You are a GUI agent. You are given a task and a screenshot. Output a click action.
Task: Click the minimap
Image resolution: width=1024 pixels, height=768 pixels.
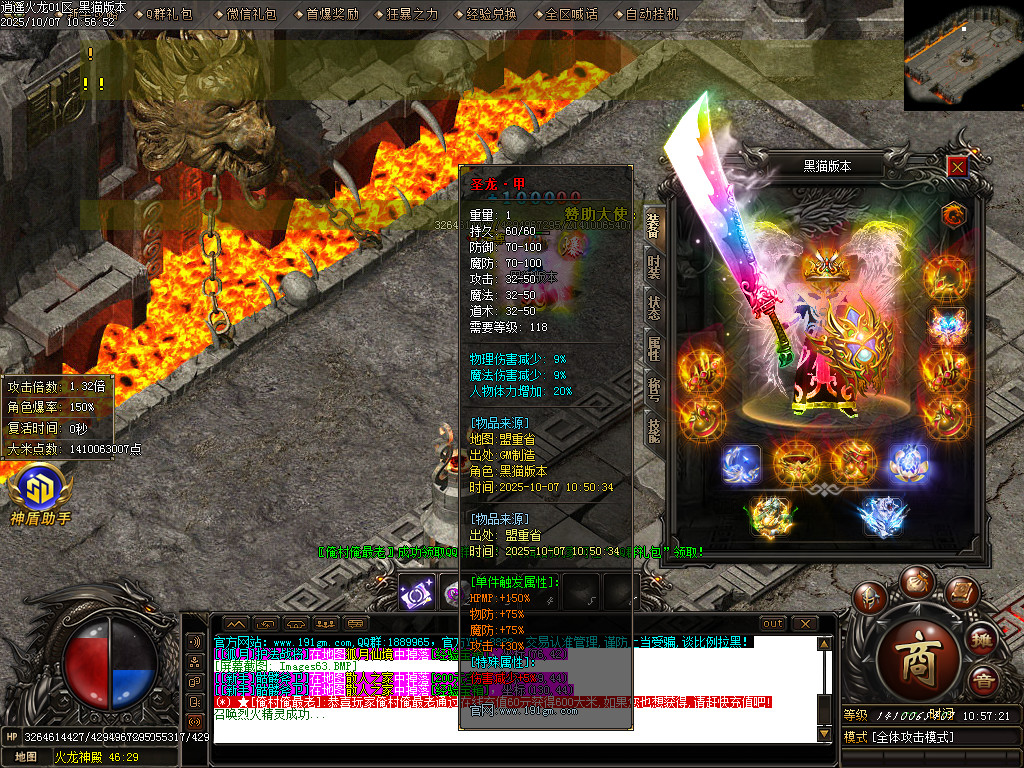tap(963, 55)
